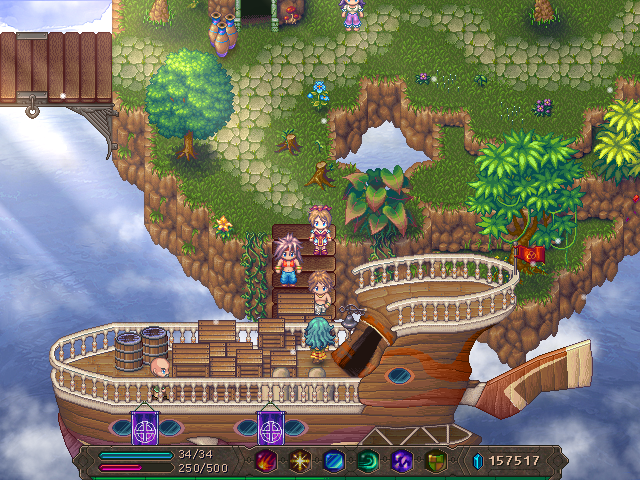
Task: Choose the green and orange shield skill
Action: (x=435, y=461)
